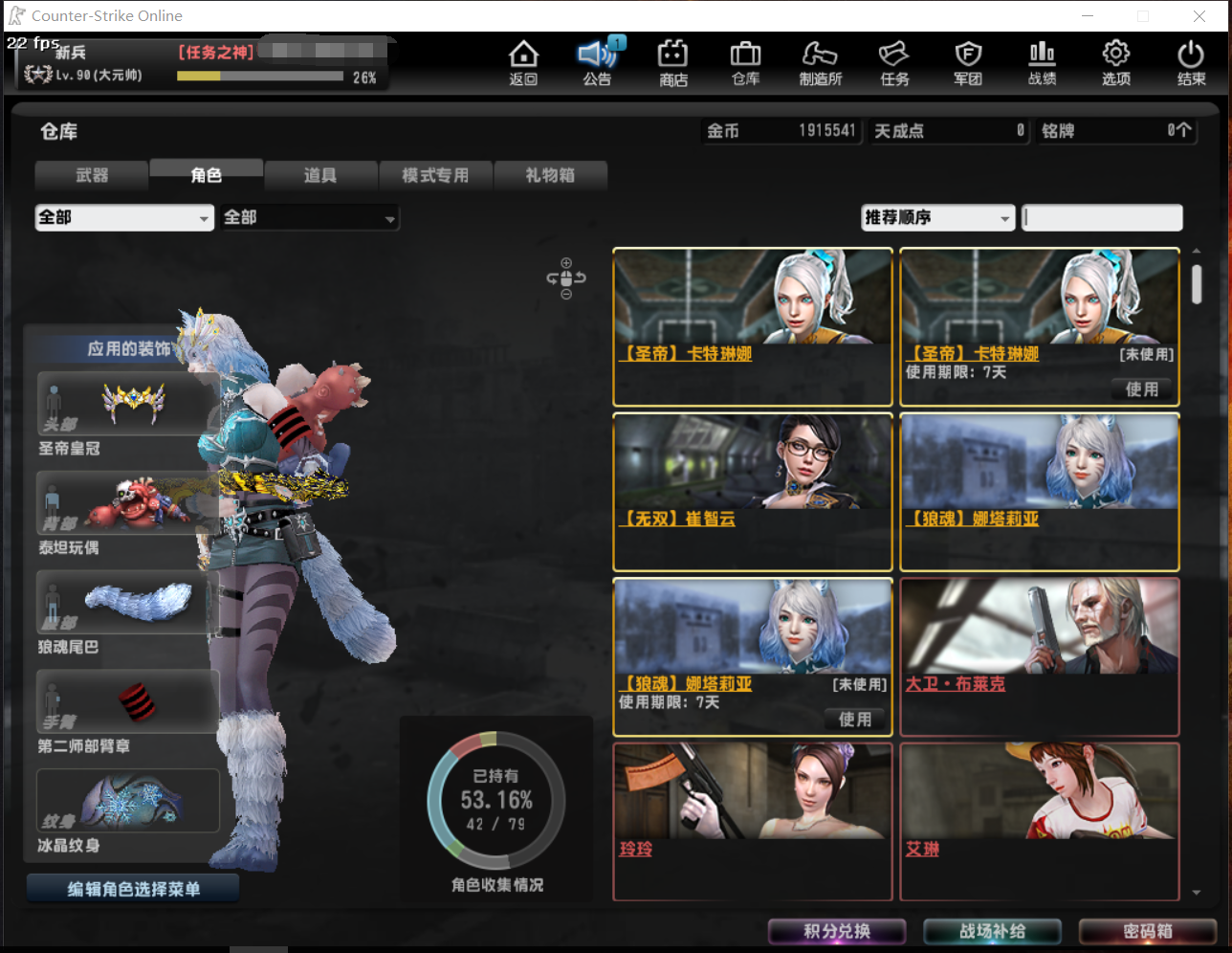Screen dimensions: 1232x953
Task: Click the 结束 exit power icon
Action: (1191, 62)
